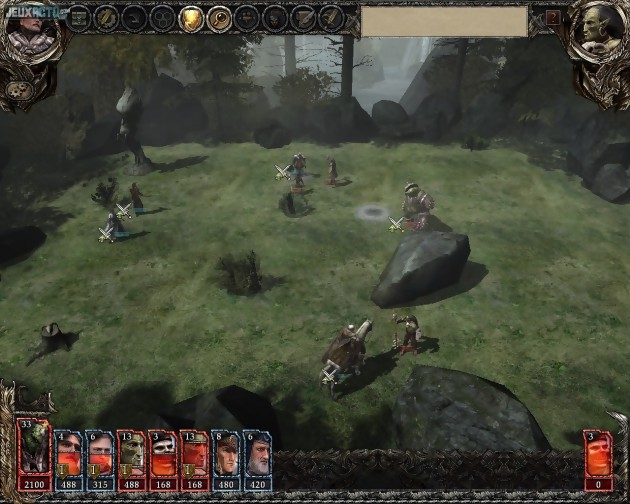Click the red button beside message box

pos(553,18)
